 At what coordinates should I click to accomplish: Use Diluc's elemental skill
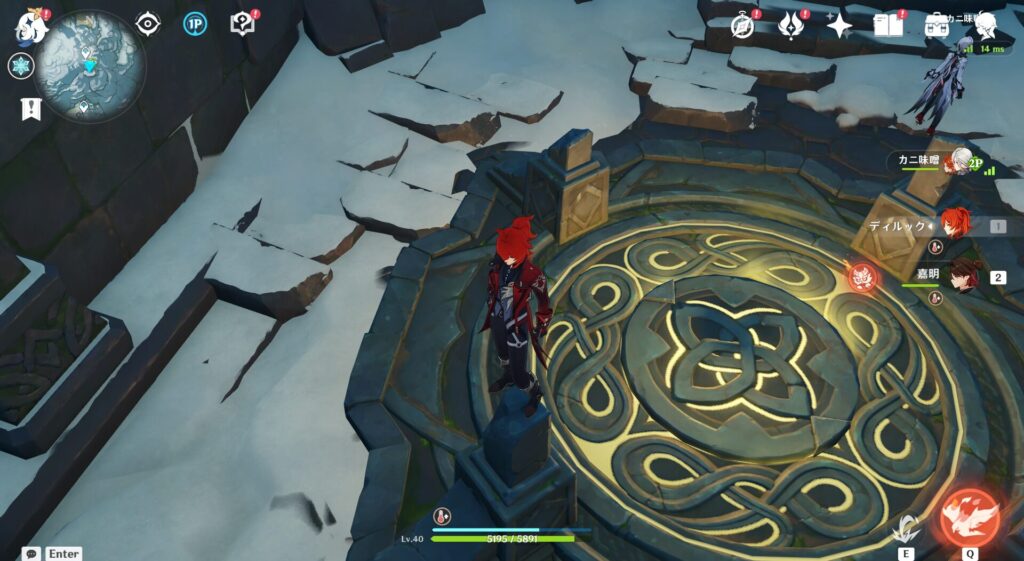click(x=906, y=526)
